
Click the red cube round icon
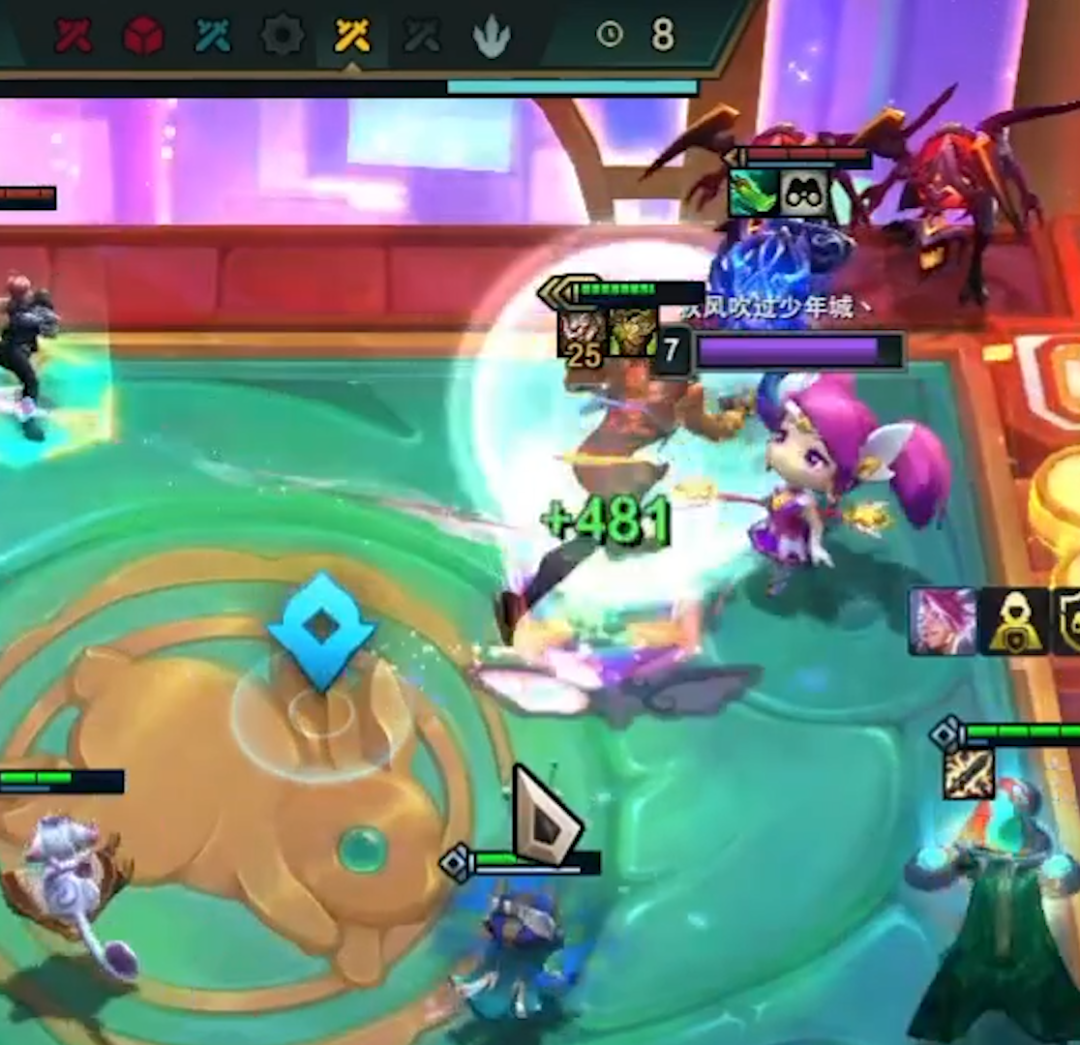click(x=144, y=36)
